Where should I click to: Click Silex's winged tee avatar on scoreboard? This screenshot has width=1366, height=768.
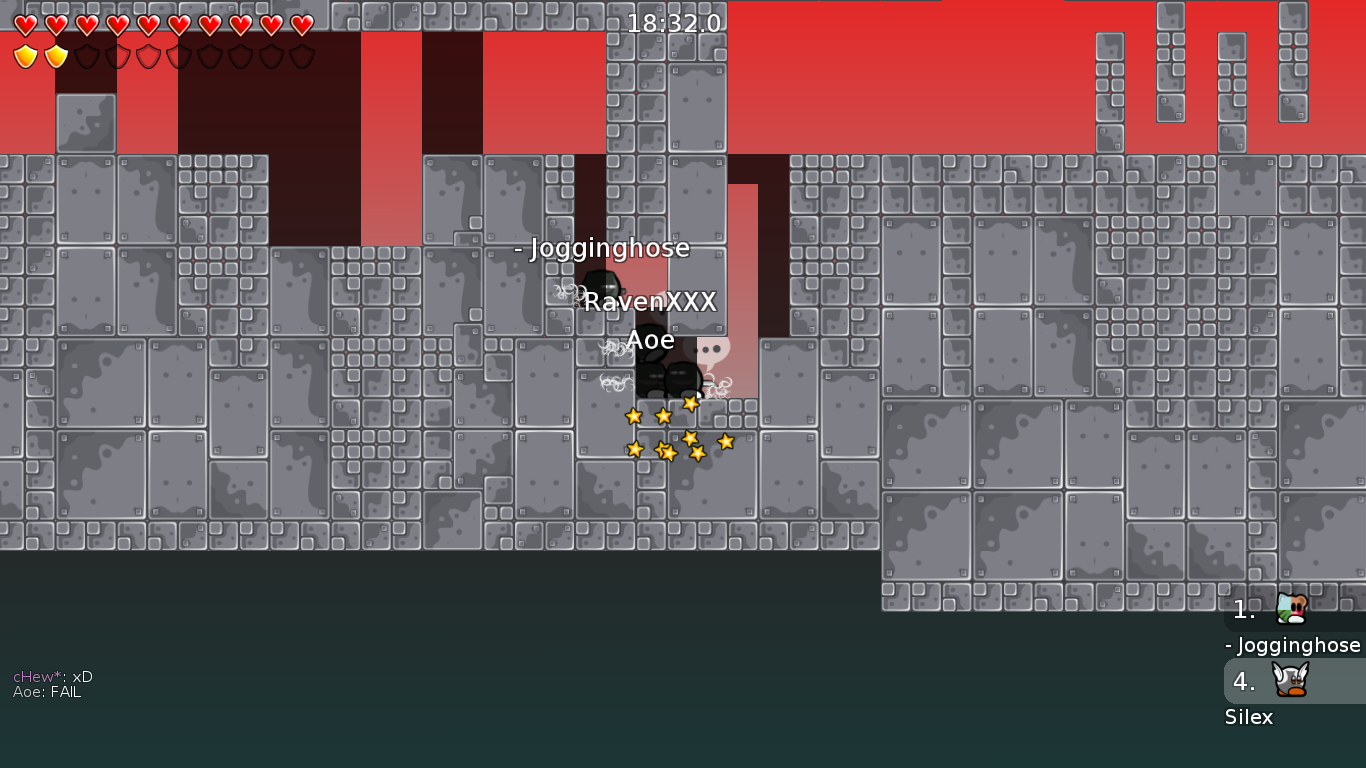coord(1289,681)
